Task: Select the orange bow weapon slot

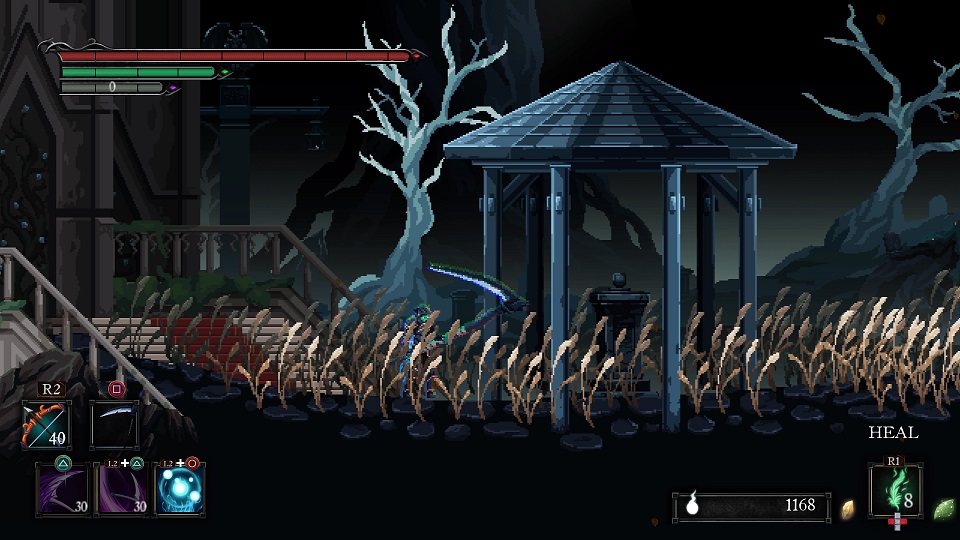Action: tap(45, 425)
